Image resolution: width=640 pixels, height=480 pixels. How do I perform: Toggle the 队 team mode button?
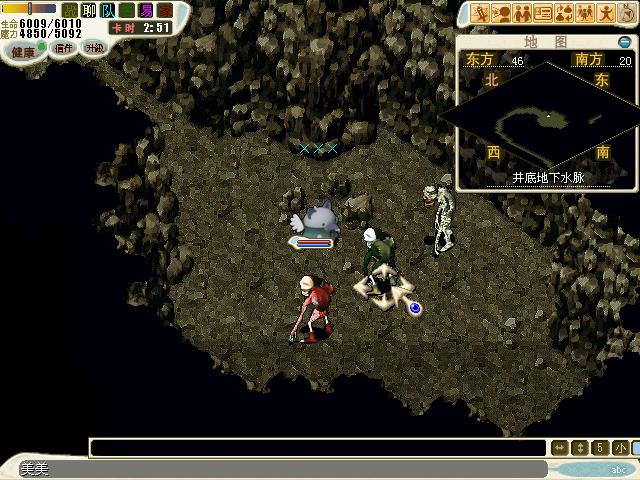[108, 10]
